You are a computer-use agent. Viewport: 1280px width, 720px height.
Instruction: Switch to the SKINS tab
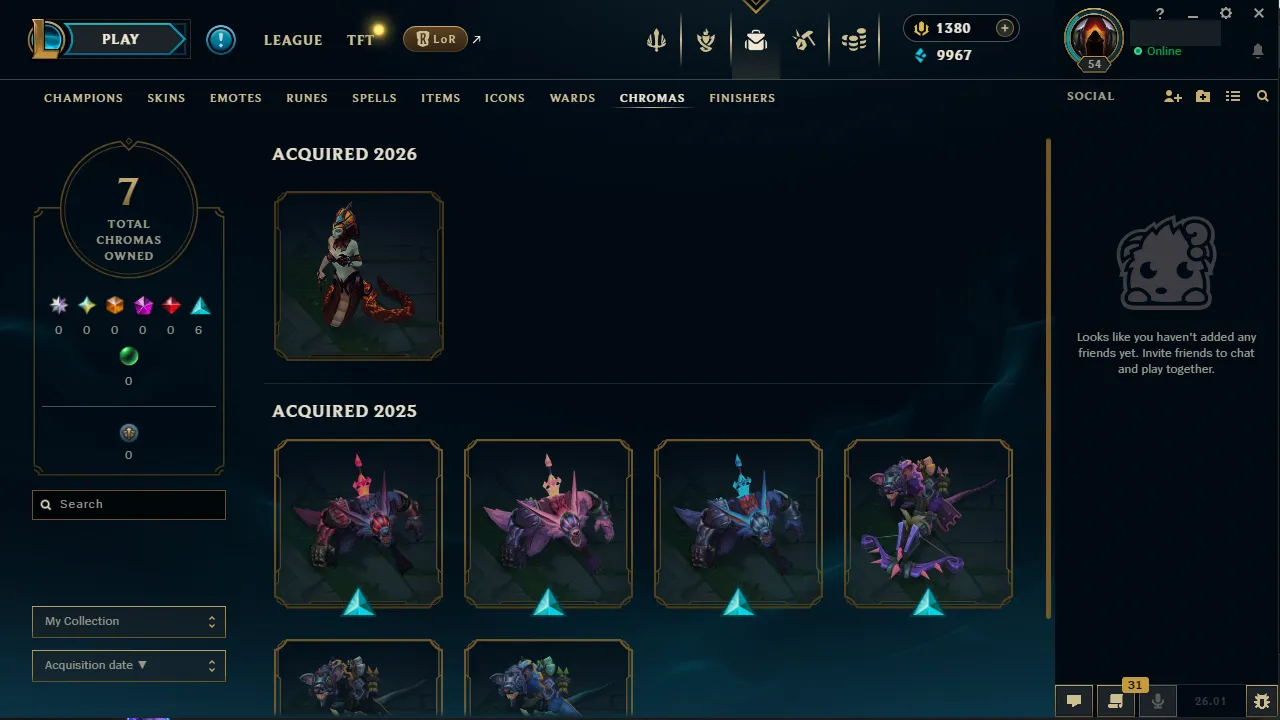166,97
